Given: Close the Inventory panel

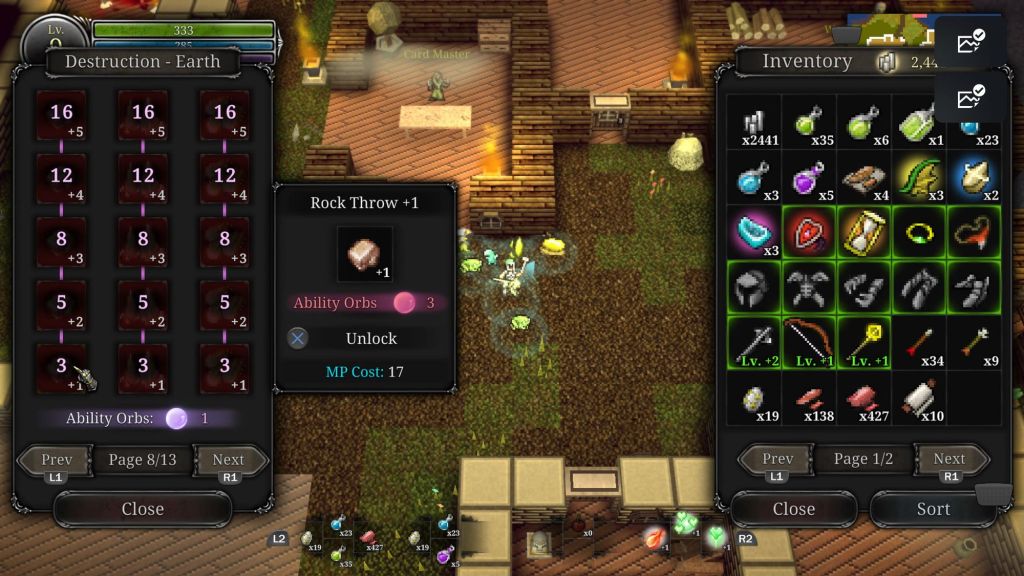Looking at the screenshot, I should [x=793, y=509].
